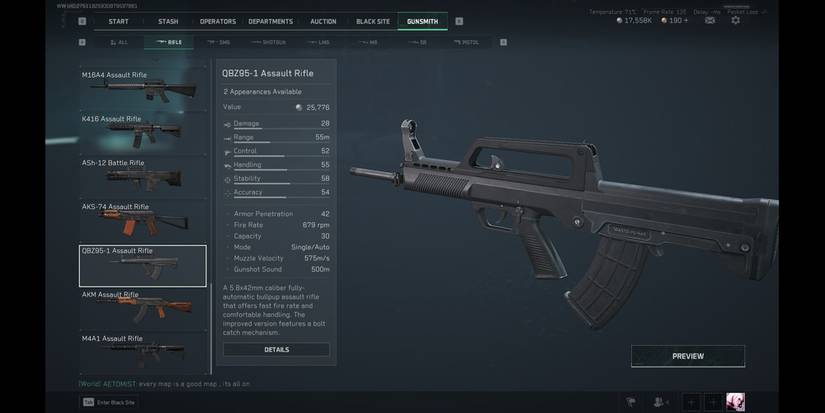This screenshot has width=825, height=413.
Task: Open the Operators tab
Action: point(217,21)
